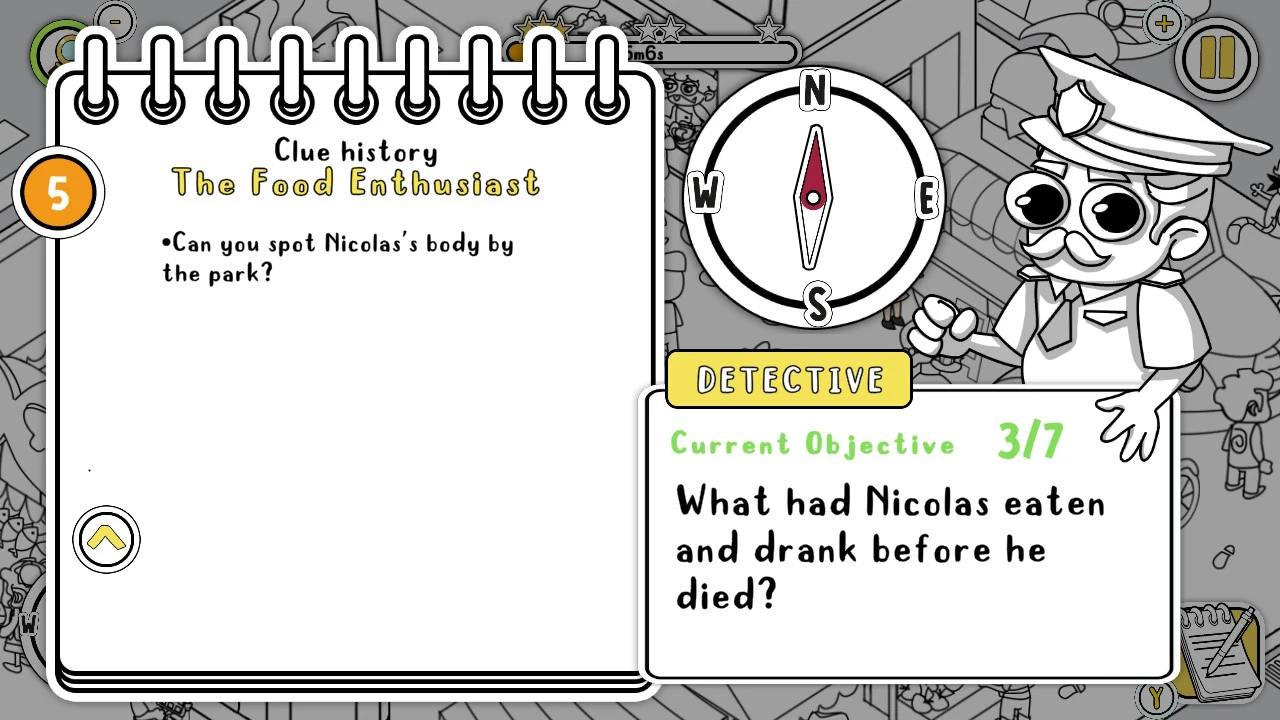This screenshot has height=720, width=1280.
Task: Select the orange number 5 badge
Action: 59,194
